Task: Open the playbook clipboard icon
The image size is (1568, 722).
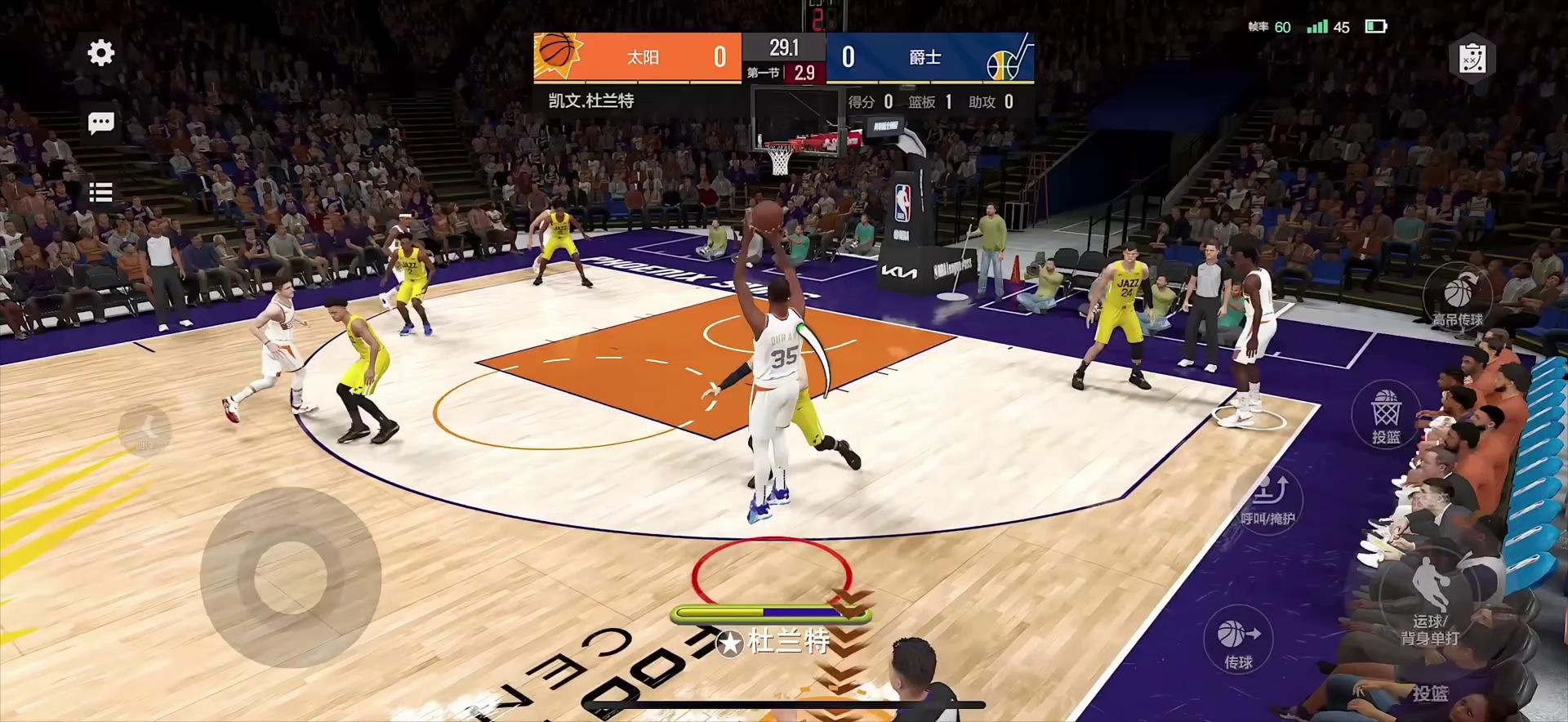Action: tap(1472, 59)
